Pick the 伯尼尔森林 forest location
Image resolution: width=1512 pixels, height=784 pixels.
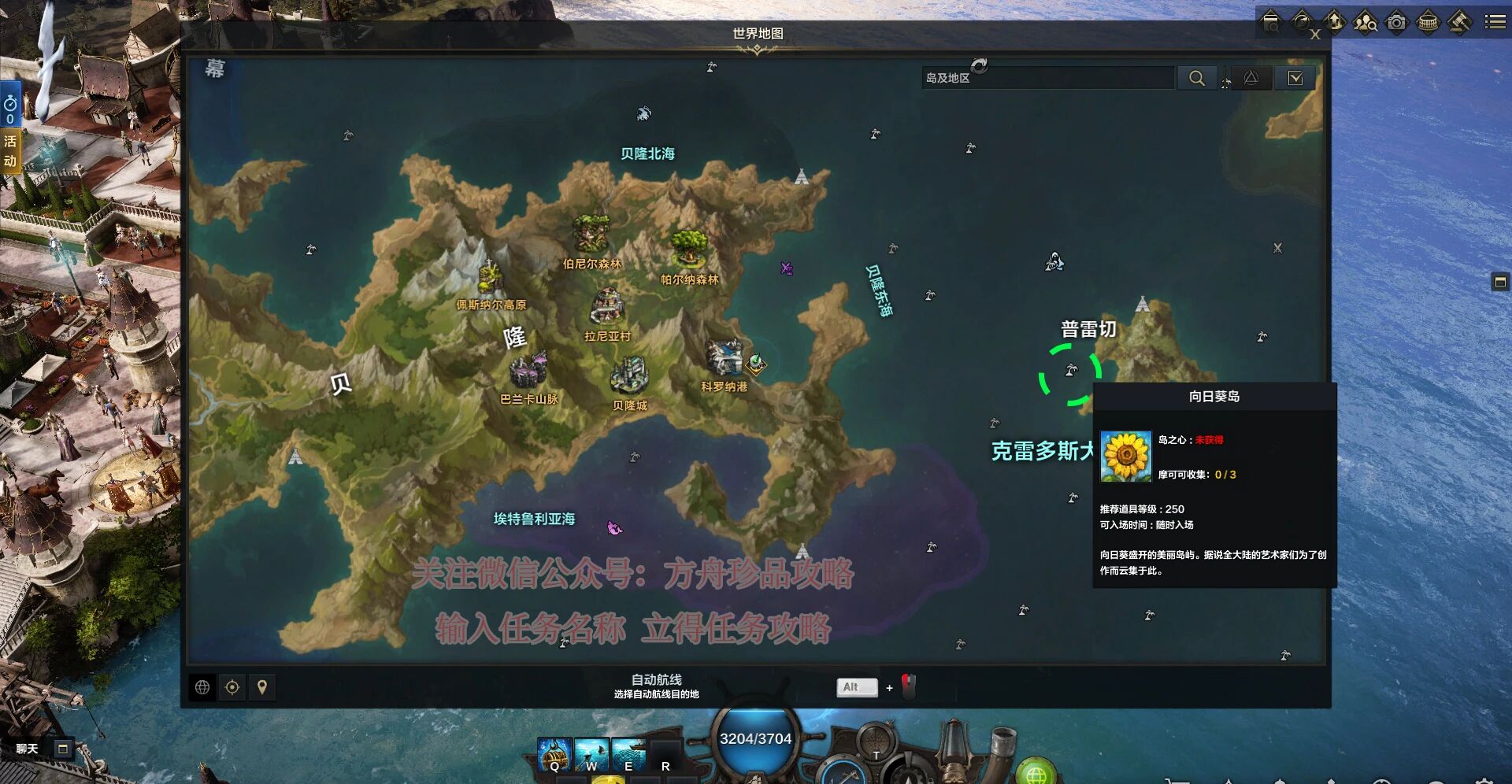[x=591, y=235]
